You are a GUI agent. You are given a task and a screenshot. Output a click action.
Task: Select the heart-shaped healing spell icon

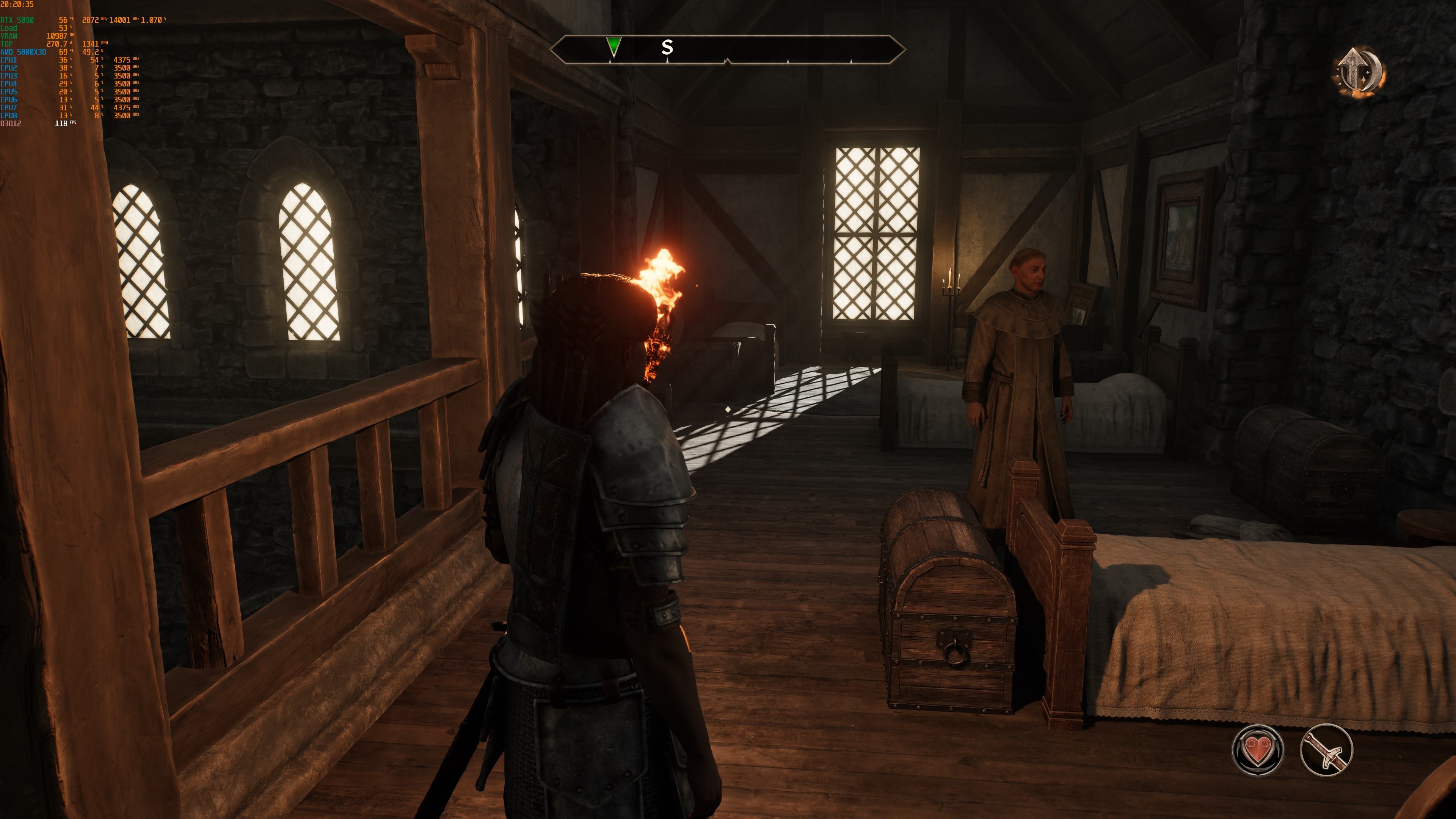coord(1258,750)
